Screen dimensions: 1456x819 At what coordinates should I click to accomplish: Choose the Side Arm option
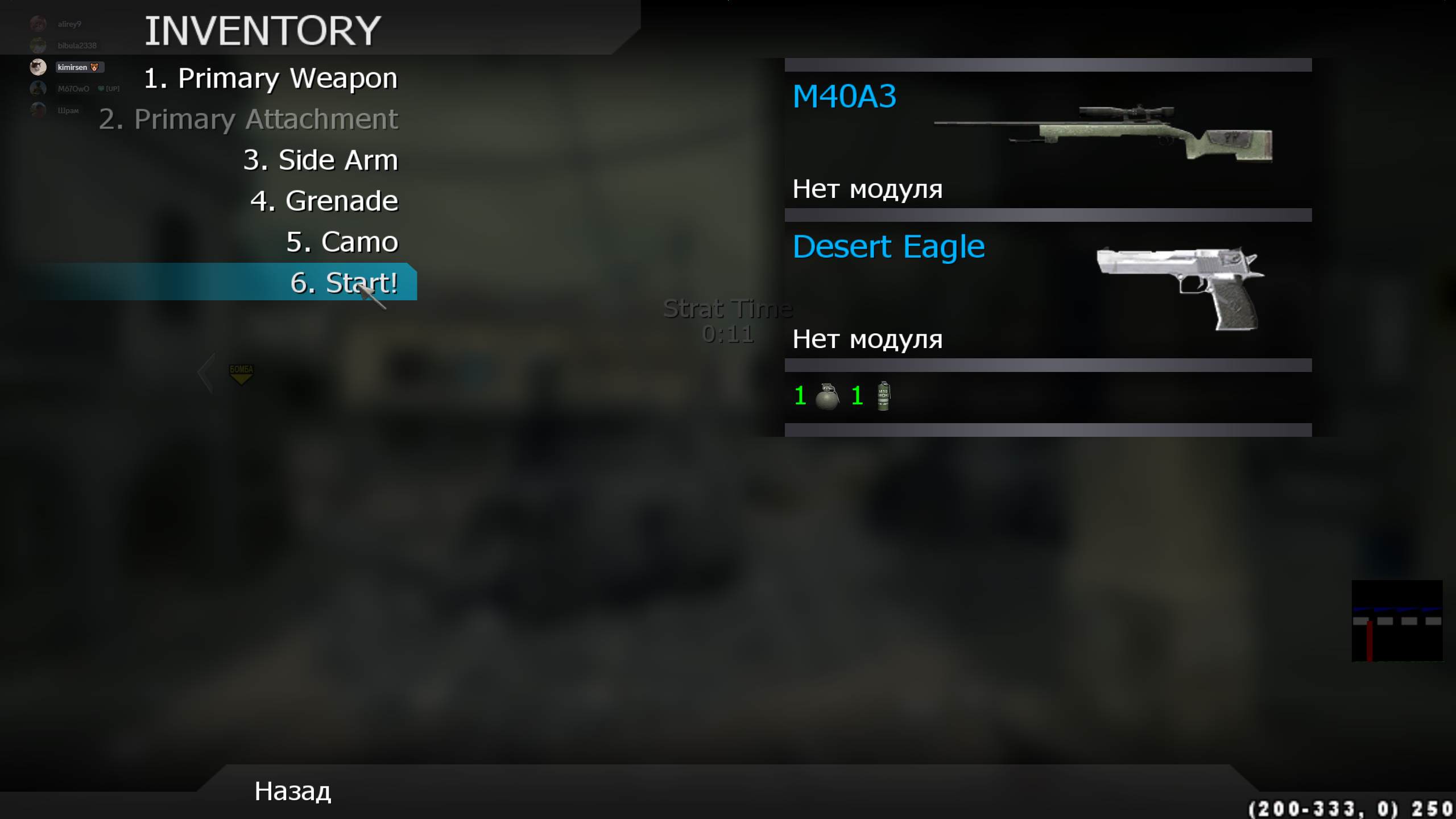(321, 160)
